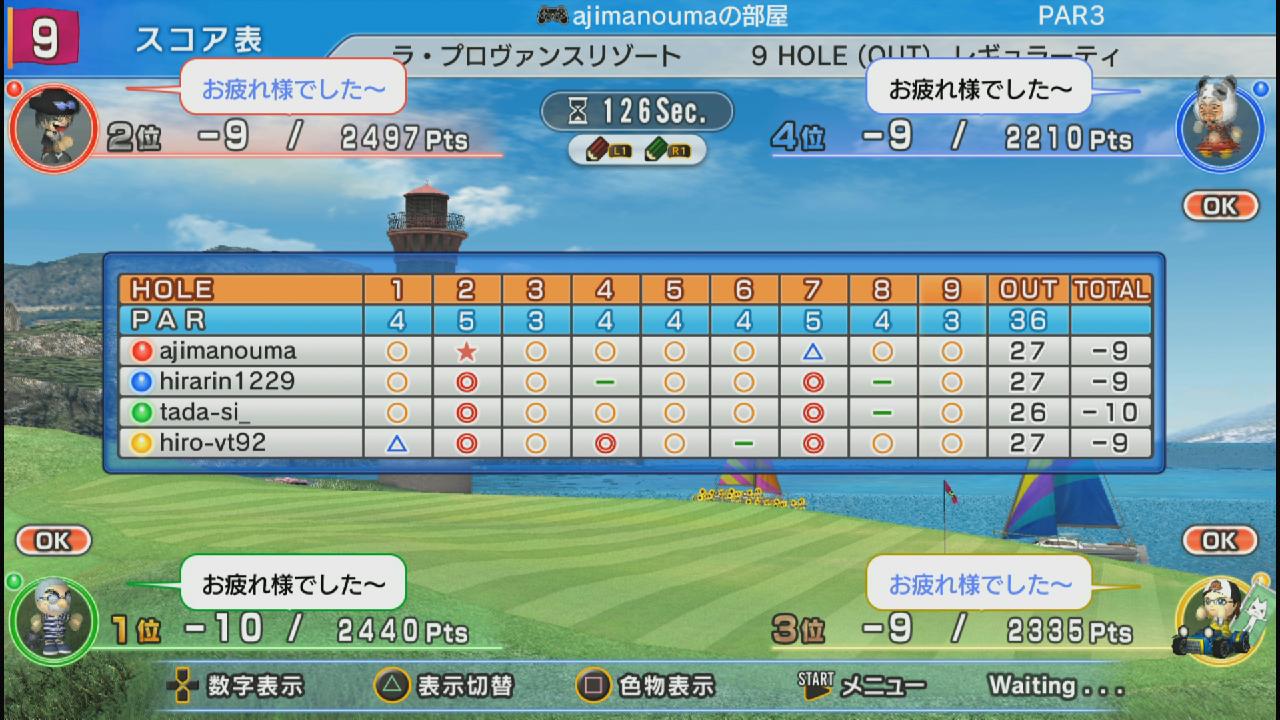Viewport: 1280px width, 720px height.
Task: Click the 3位 player's yellow-ringed kart avatar
Action: pyautogui.click(x=1220, y=618)
